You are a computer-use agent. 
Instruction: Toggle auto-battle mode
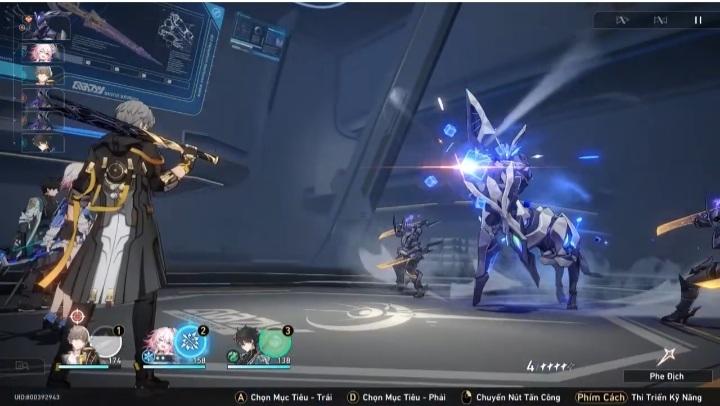tap(660, 20)
